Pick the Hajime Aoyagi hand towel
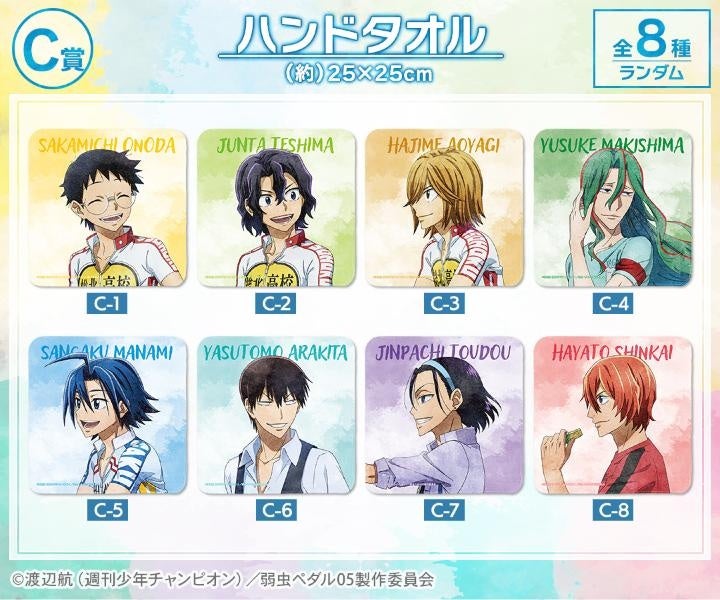Viewport: 720px width, 600px height. [443, 207]
